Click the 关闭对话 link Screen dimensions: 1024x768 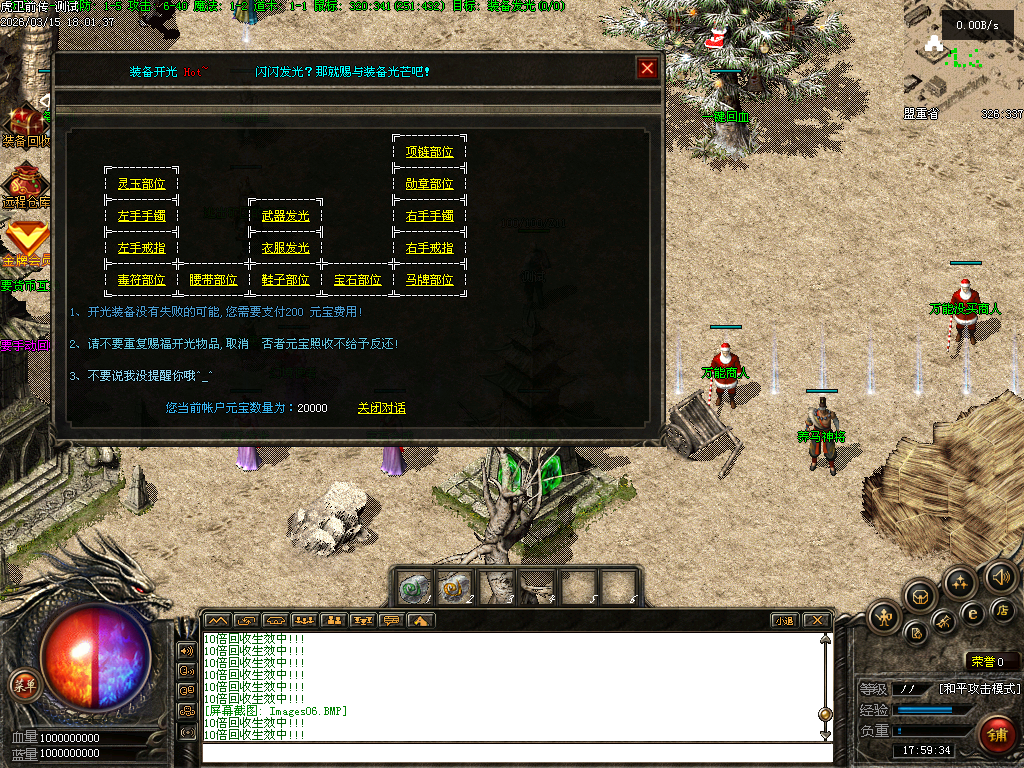[382, 408]
